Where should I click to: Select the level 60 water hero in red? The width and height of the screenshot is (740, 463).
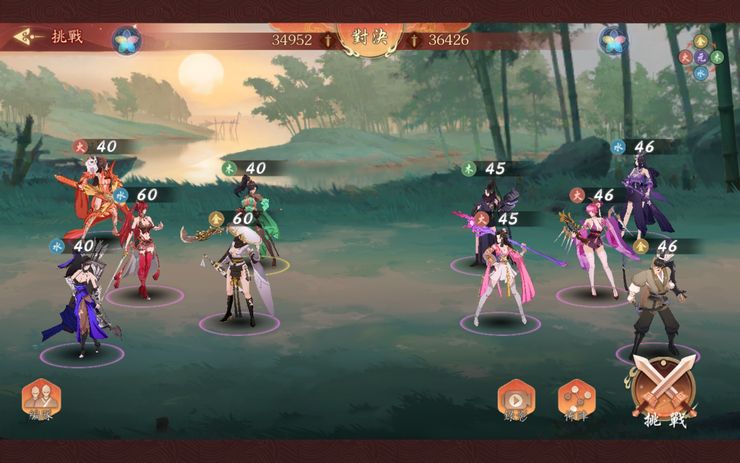140,245
